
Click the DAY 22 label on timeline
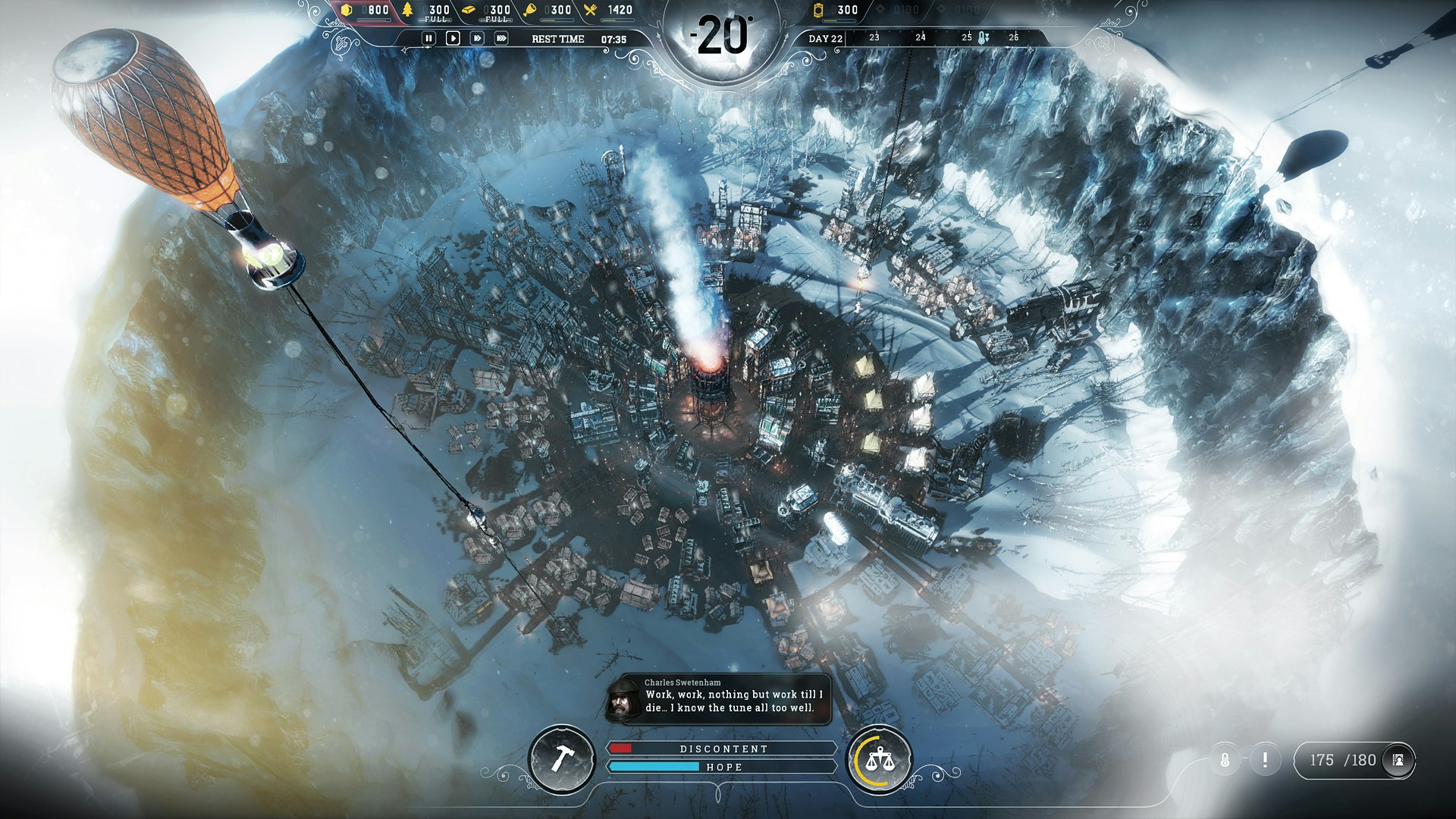click(826, 36)
